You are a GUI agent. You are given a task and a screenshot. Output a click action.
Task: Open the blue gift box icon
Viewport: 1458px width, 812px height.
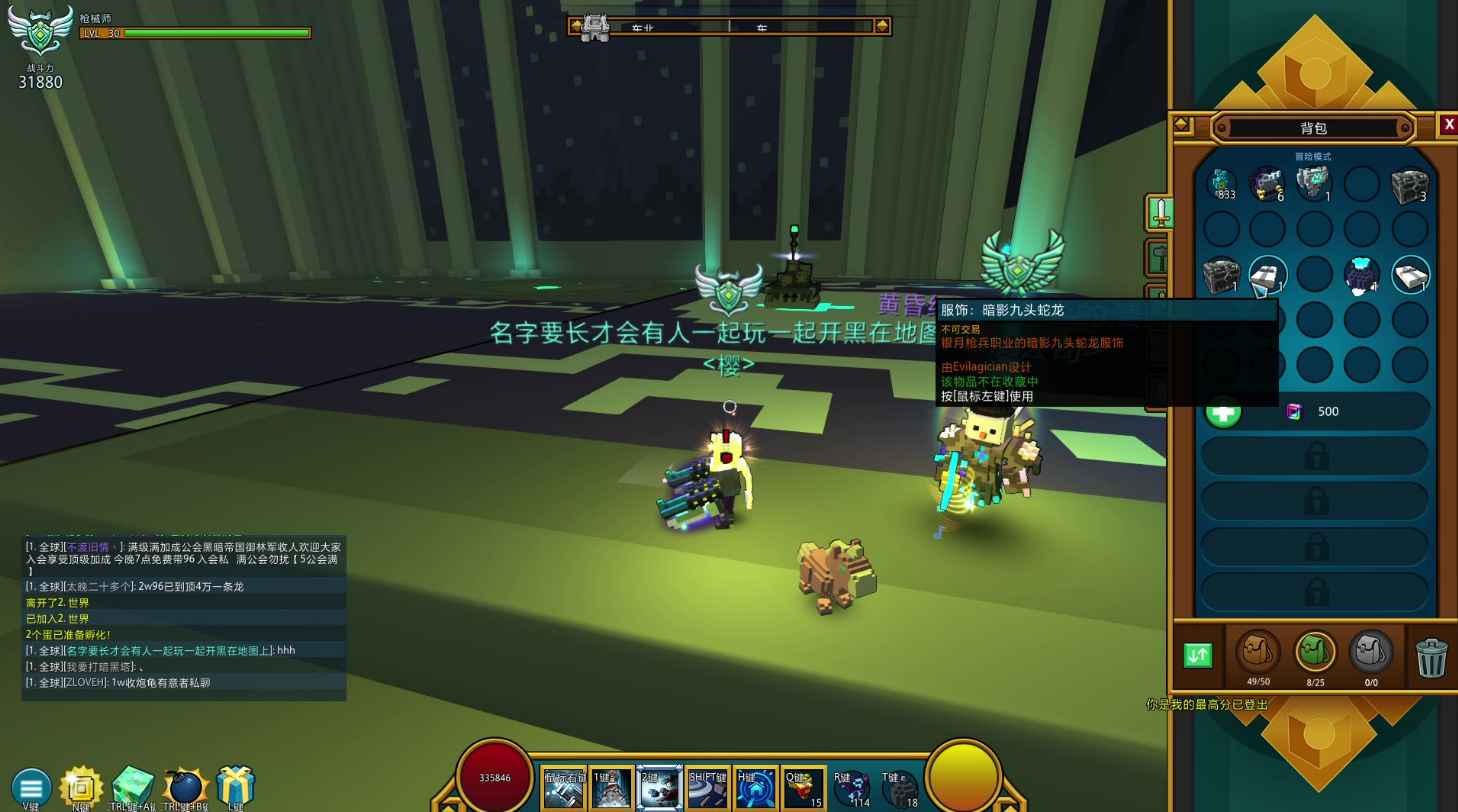[x=236, y=785]
